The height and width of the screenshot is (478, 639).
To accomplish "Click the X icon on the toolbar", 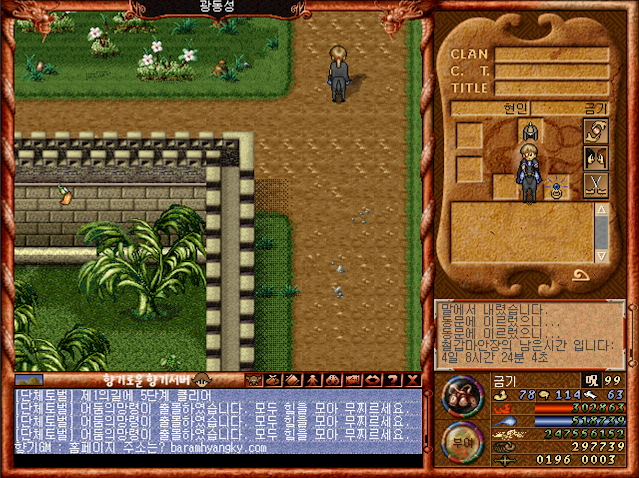I will point(411,380).
